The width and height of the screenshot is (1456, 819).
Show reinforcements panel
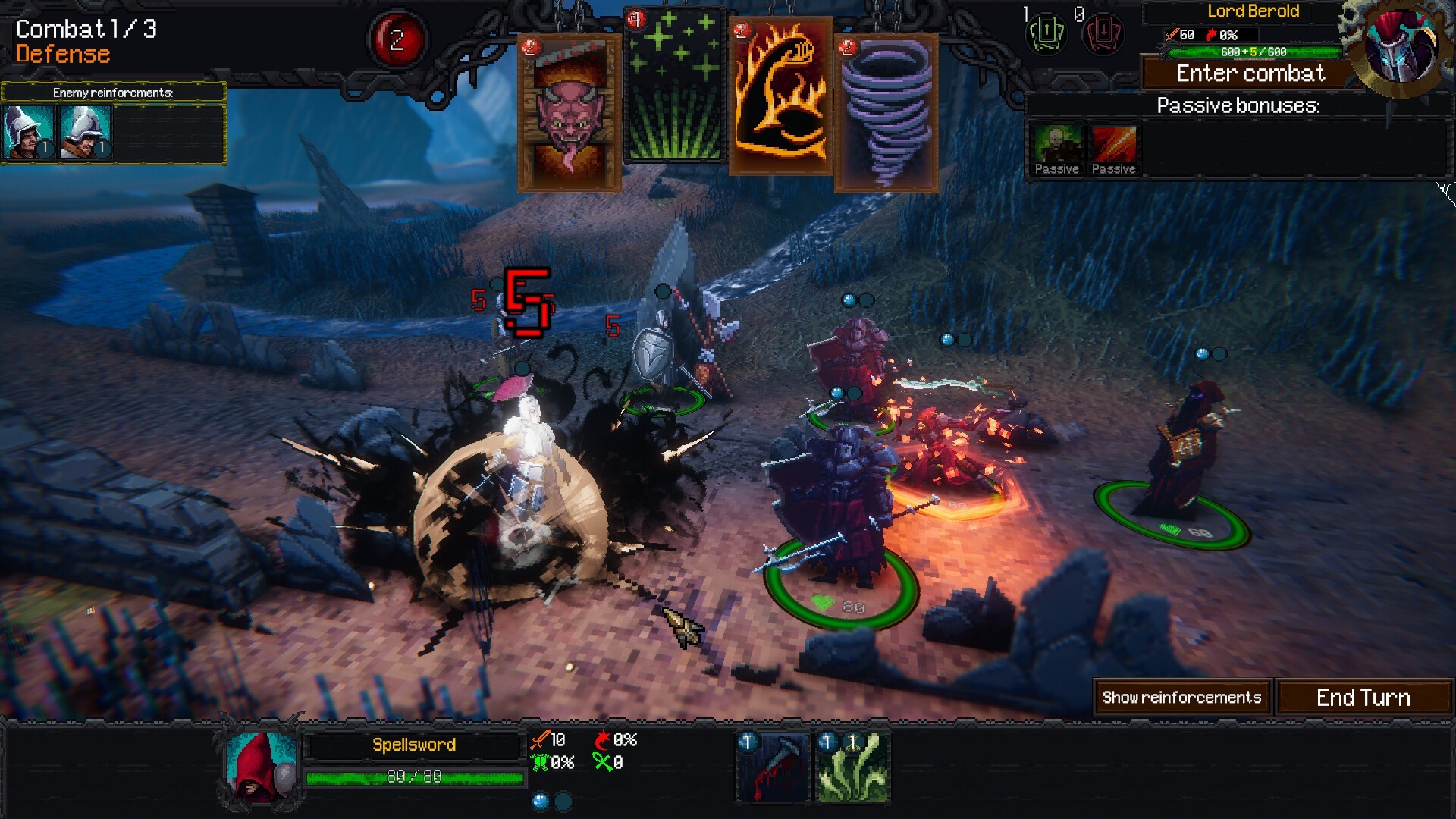1181,698
